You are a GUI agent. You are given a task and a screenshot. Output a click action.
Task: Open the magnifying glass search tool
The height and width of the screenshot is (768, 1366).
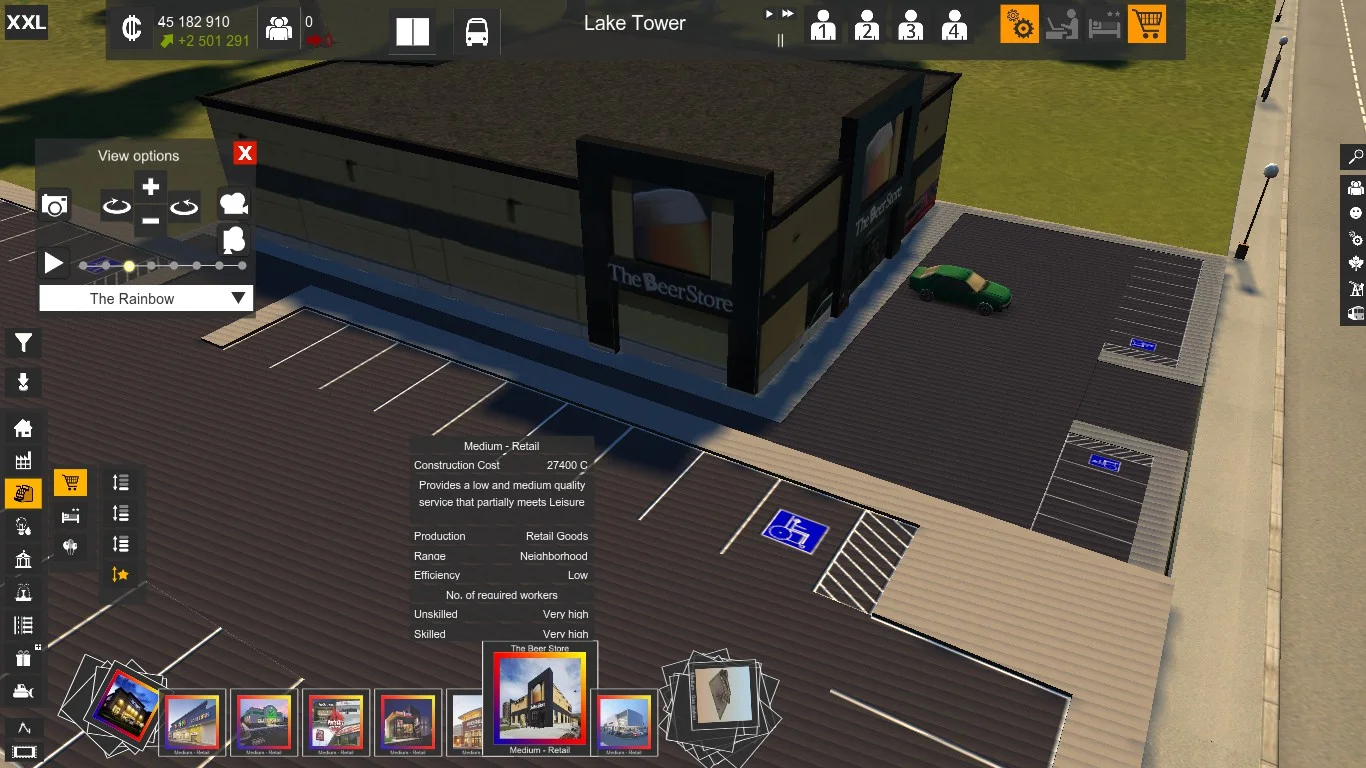(1356, 157)
